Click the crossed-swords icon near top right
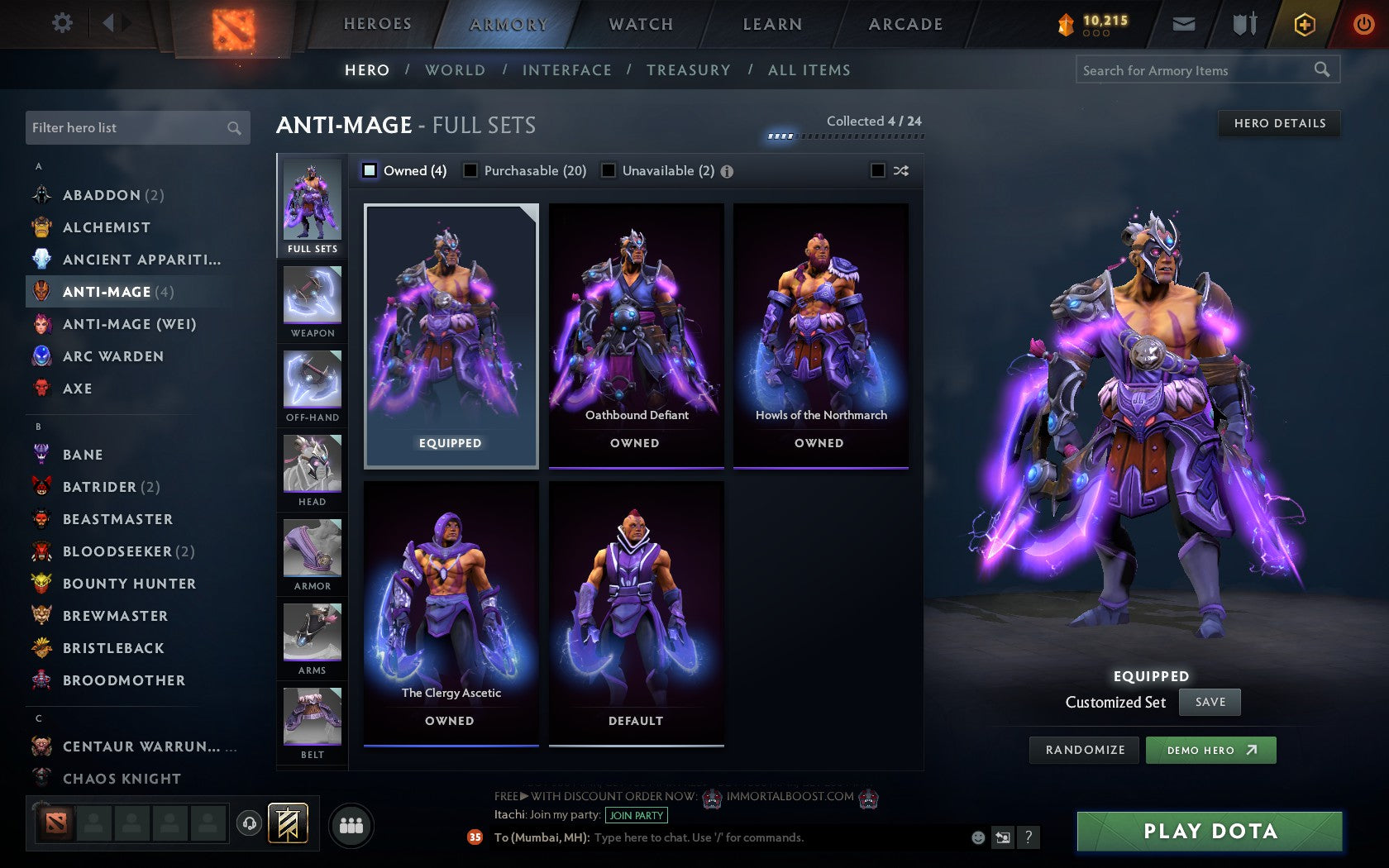 [x=1243, y=24]
